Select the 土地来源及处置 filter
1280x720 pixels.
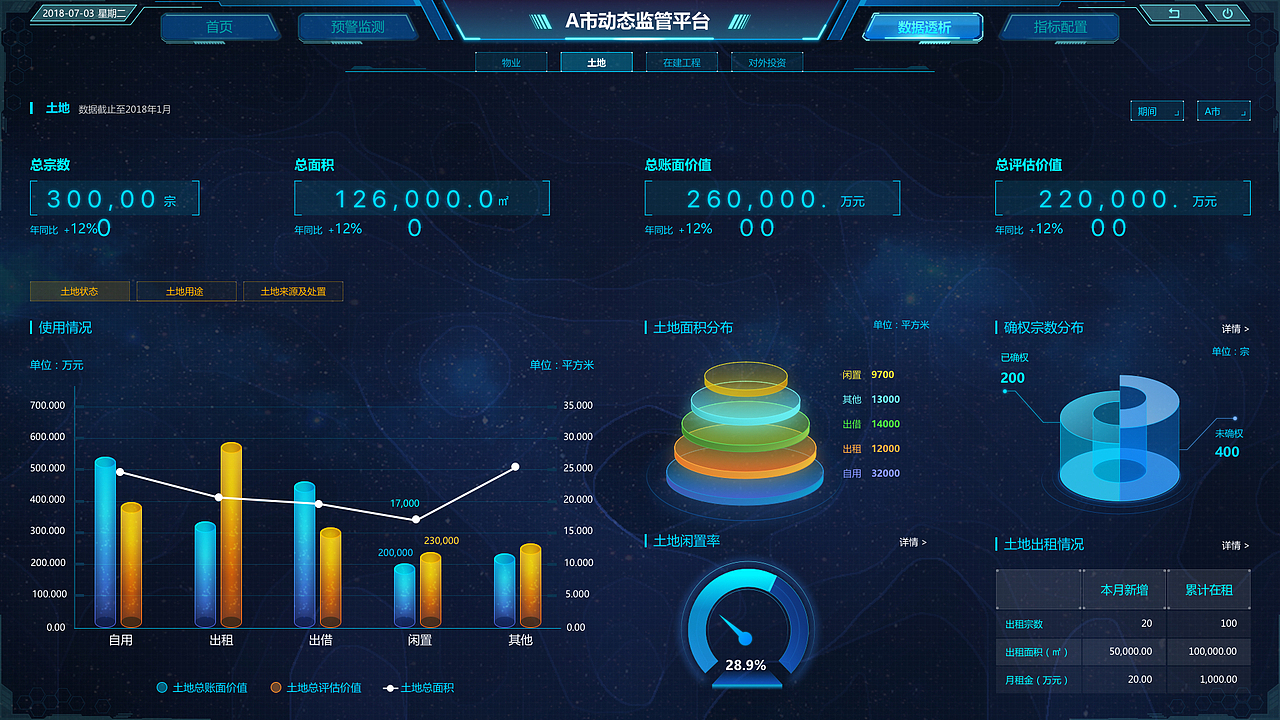click(x=293, y=291)
